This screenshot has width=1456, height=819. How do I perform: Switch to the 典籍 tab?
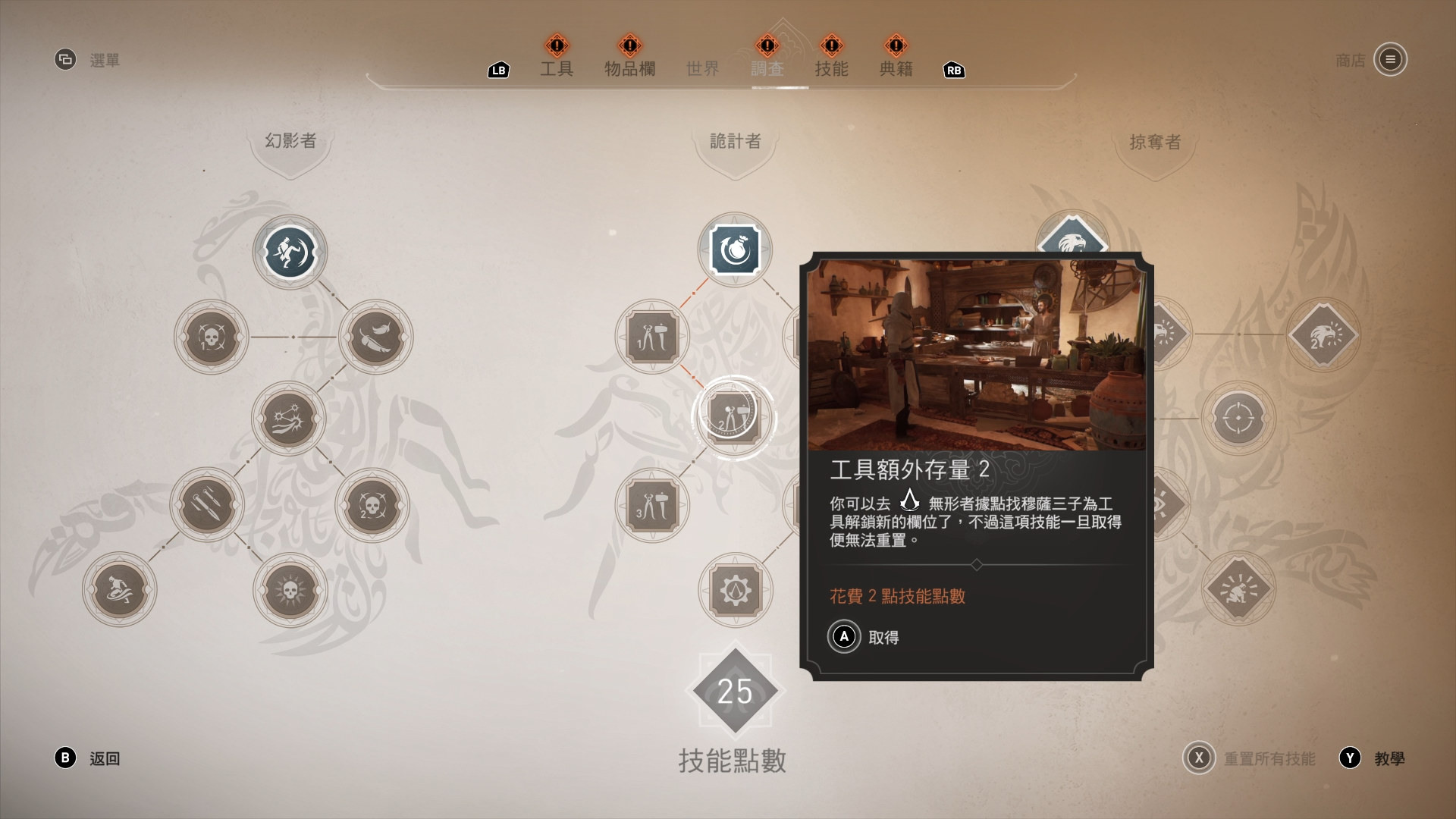(x=896, y=68)
